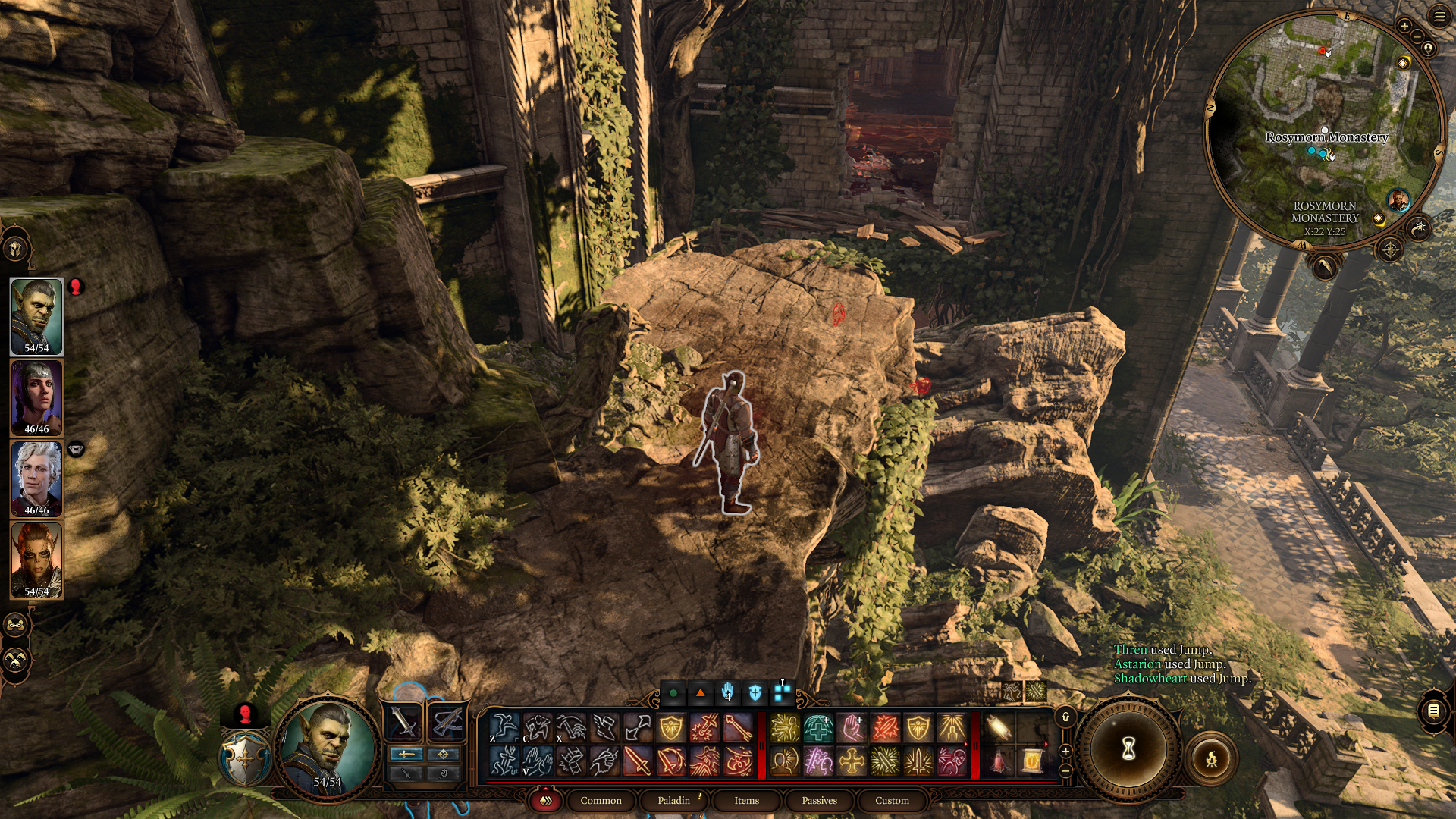Switch to the Common hotbar tab
This screenshot has height=819, width=1456.
[601, 800]
